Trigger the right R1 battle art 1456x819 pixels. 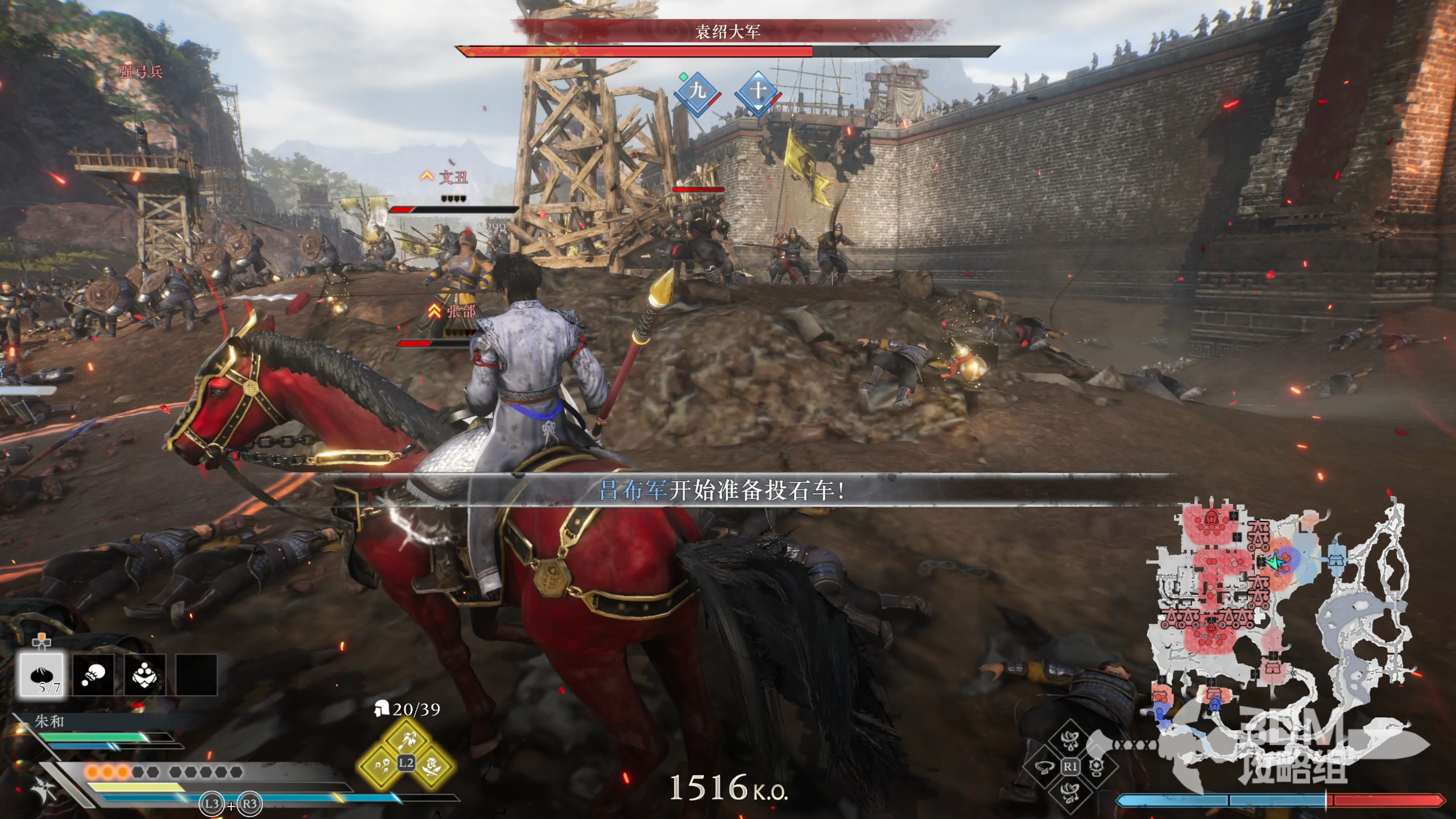click(x=1097, y=767)
